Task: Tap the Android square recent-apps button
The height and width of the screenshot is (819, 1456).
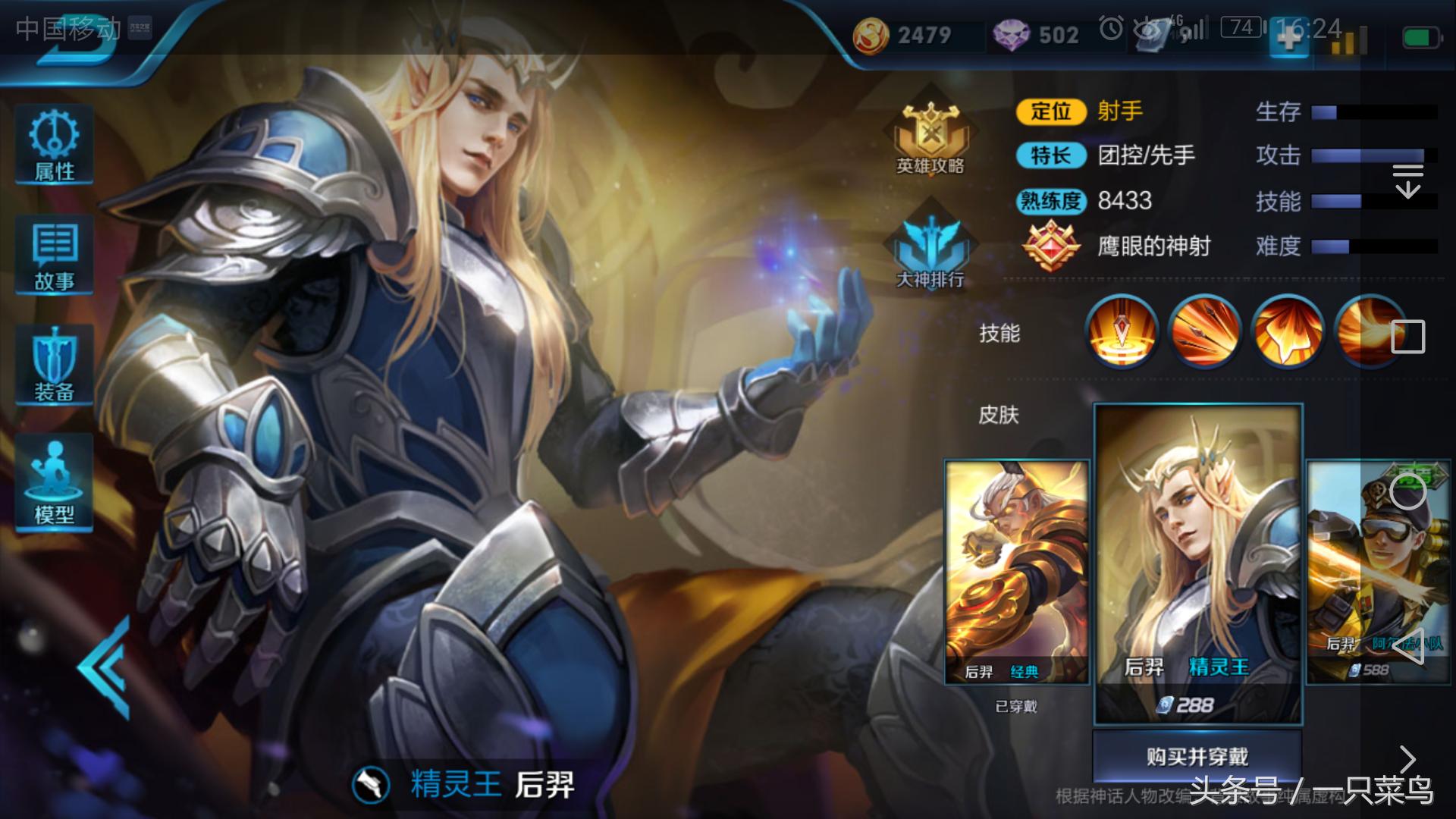Action: [x=1407, y=337]
